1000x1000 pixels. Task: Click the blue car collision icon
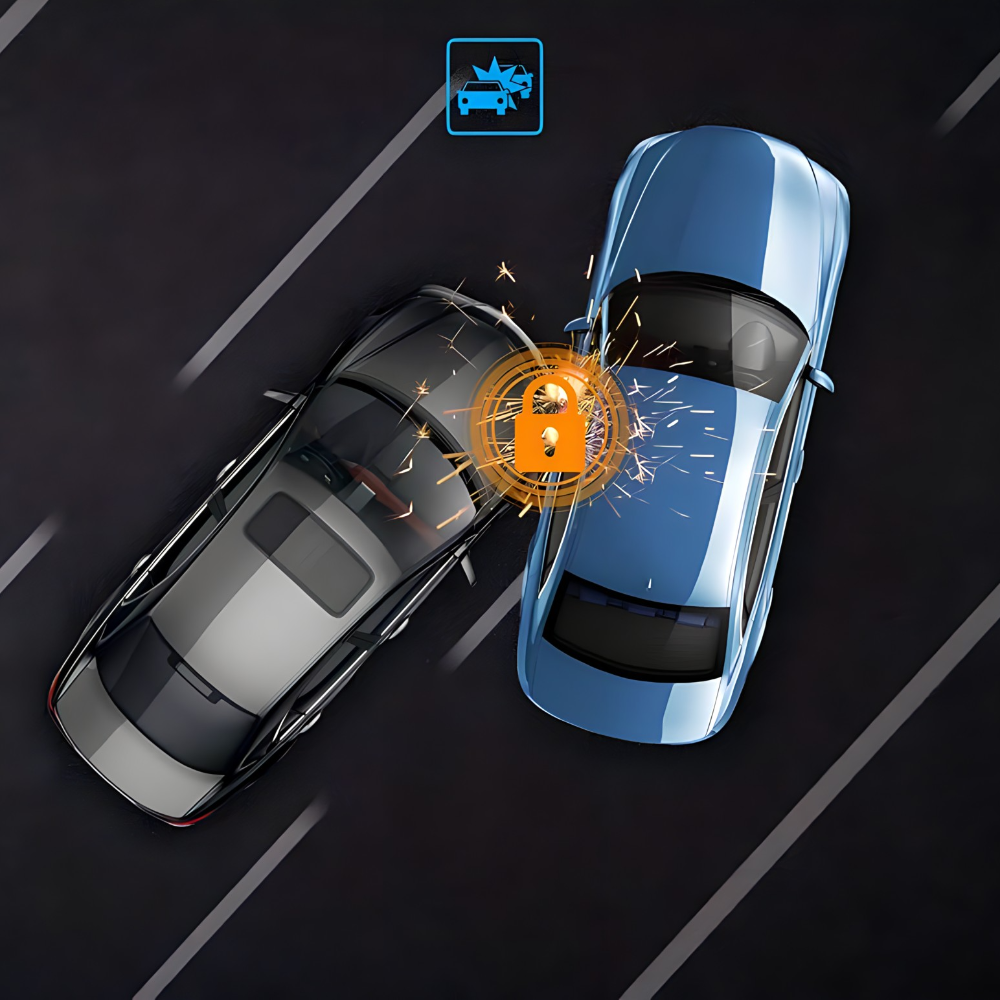(x=494, y=87)
